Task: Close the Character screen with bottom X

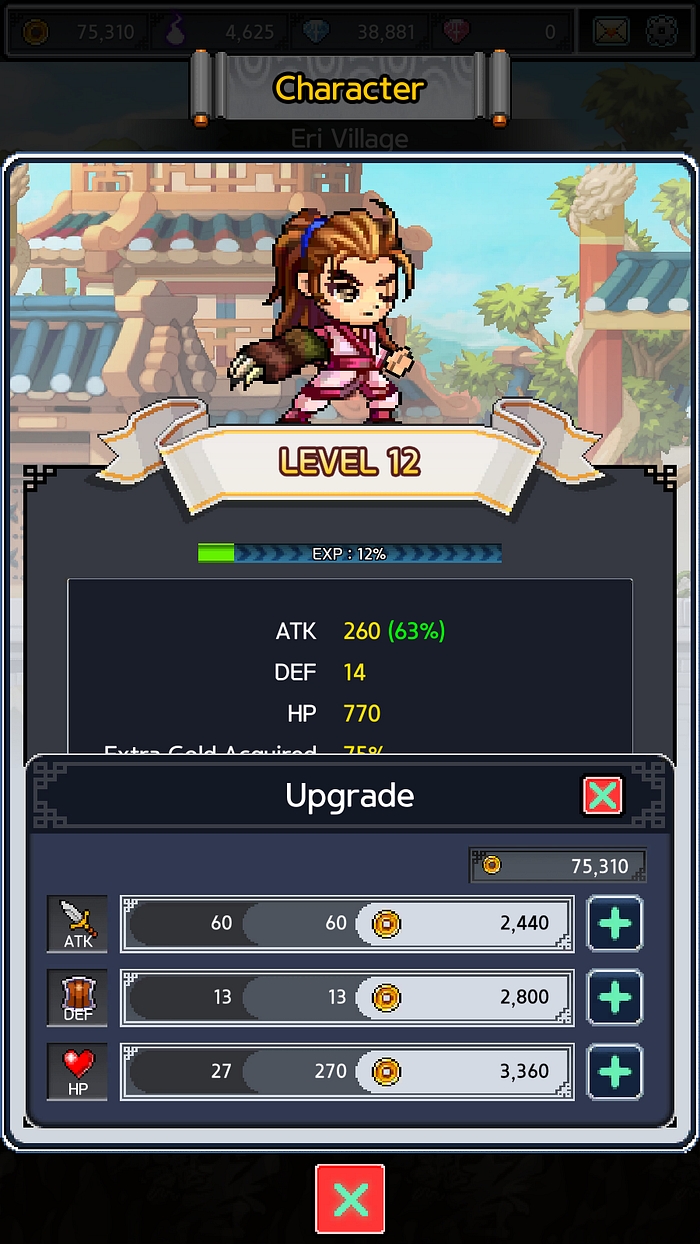Action: (x=350, y=1198)
